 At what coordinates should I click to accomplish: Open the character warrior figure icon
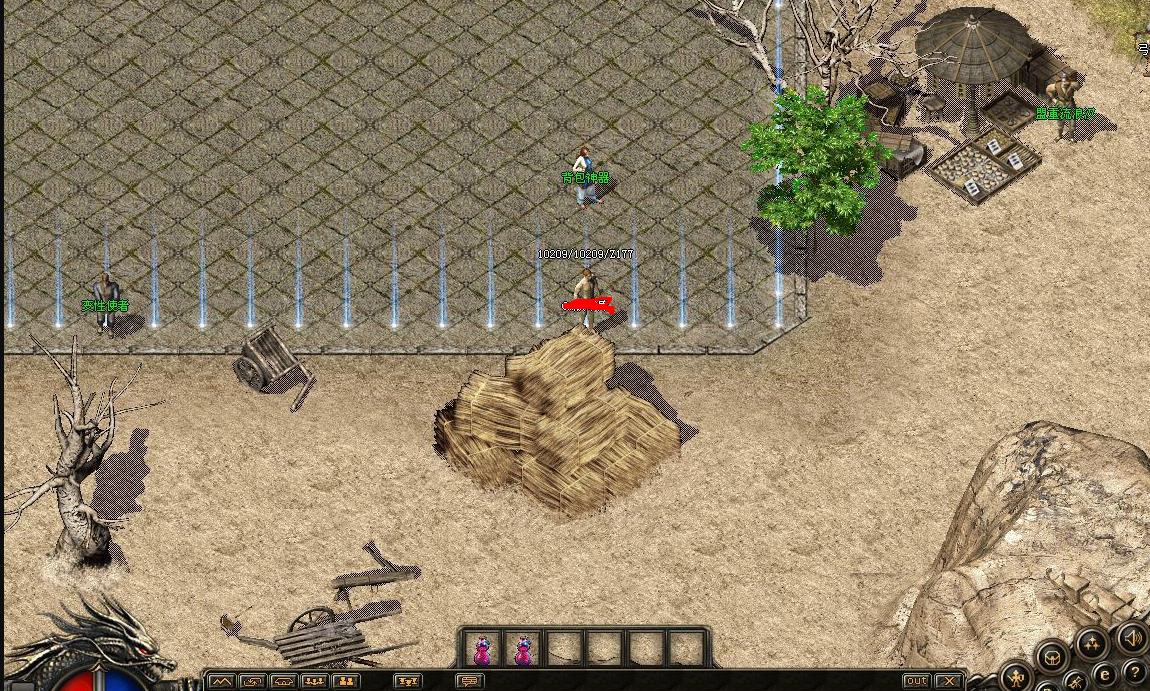pos(1017,677)
